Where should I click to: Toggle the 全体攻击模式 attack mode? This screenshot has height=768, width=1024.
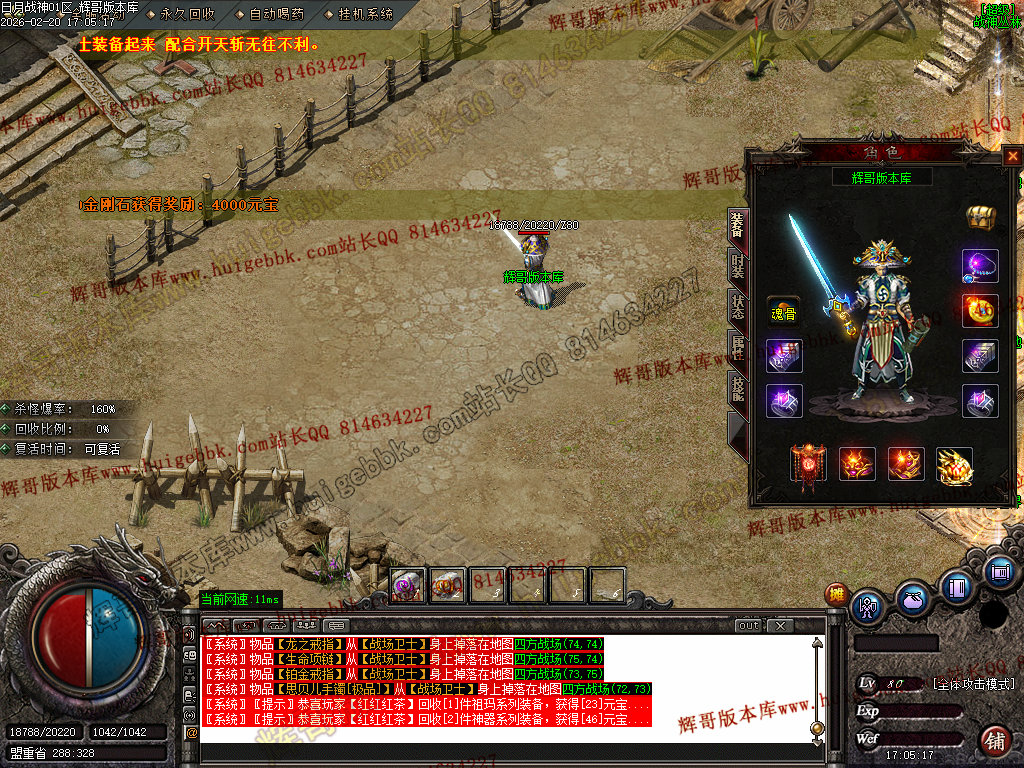click(x=973, y=684)
